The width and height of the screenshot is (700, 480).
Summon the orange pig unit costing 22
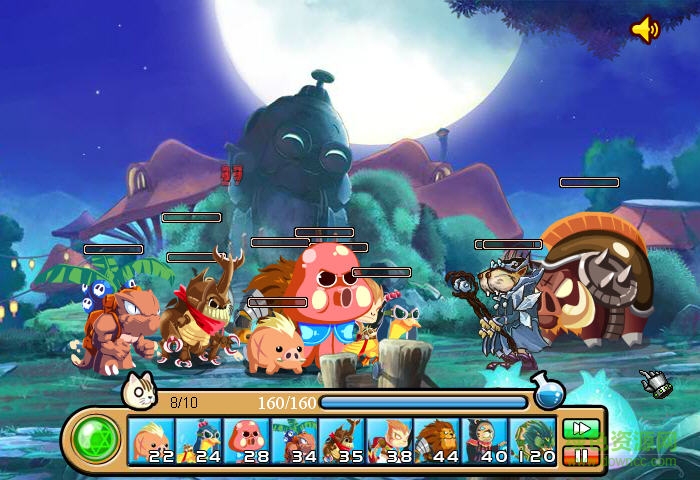tap(151, 441)
